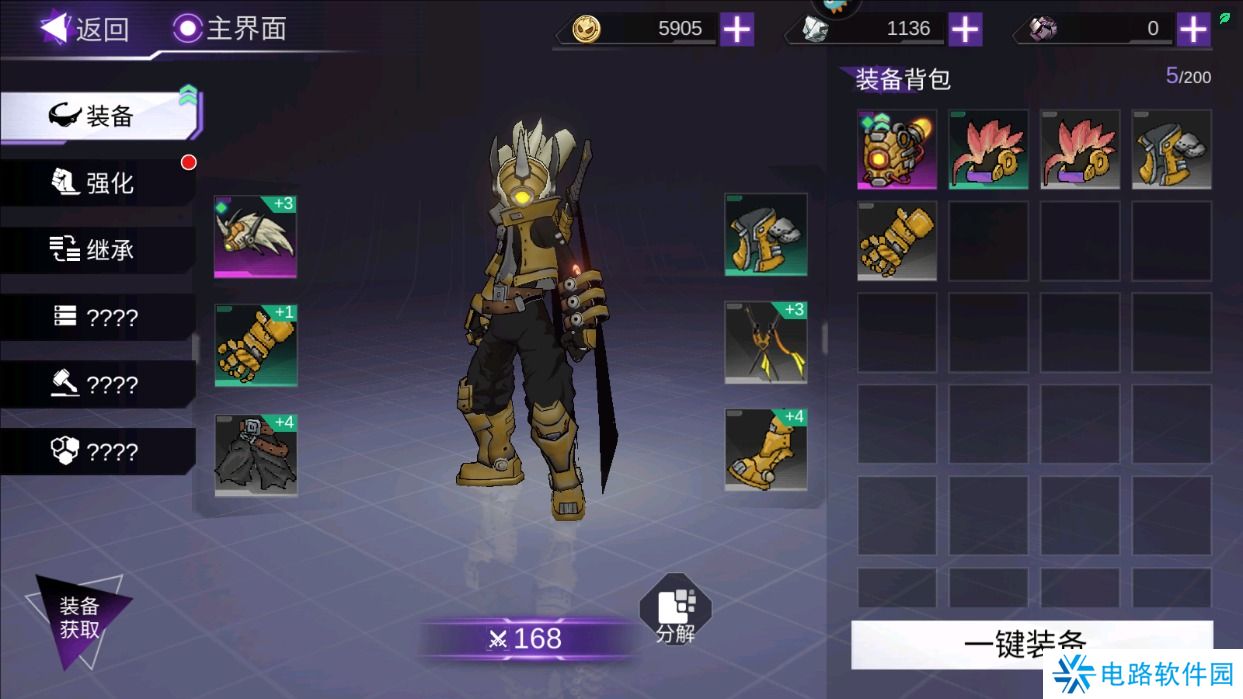This screenshot has height=699, width=1243.
Task: Pick the golden gauntlet item in the bag
Action: pyautogui.click(x=897, y=240)
